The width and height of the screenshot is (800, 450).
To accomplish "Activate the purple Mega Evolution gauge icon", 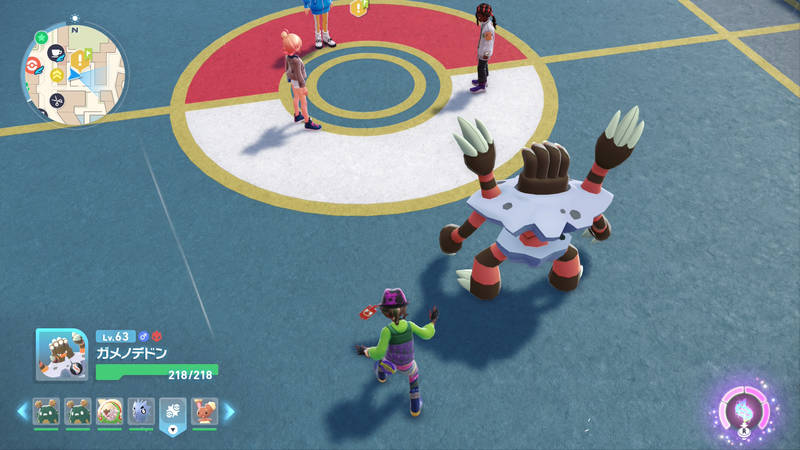I will pos(745,410).
